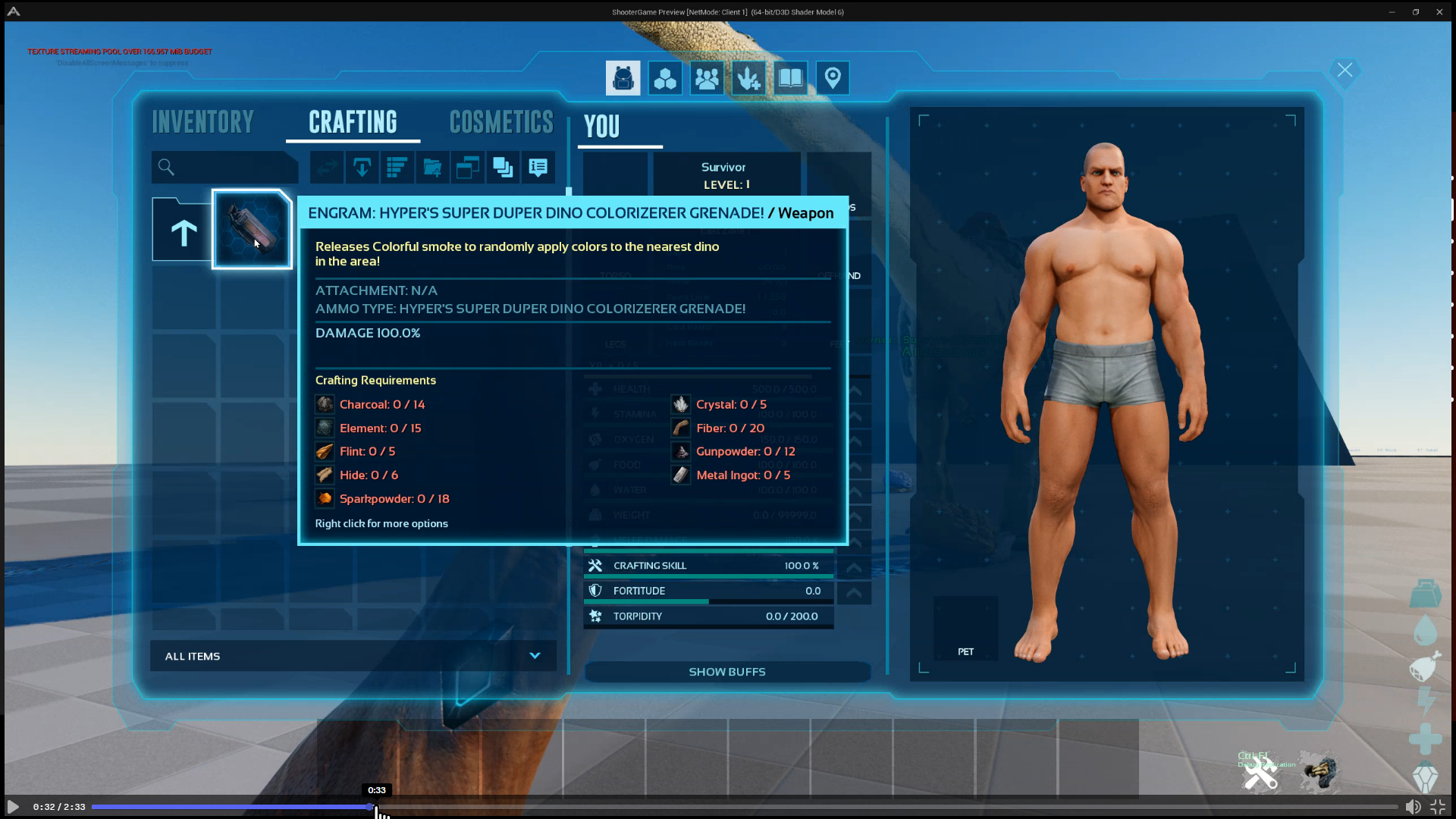This screenshot has height=819, width=1456.
Task: Click the item search field
Action: pos(225,168)
